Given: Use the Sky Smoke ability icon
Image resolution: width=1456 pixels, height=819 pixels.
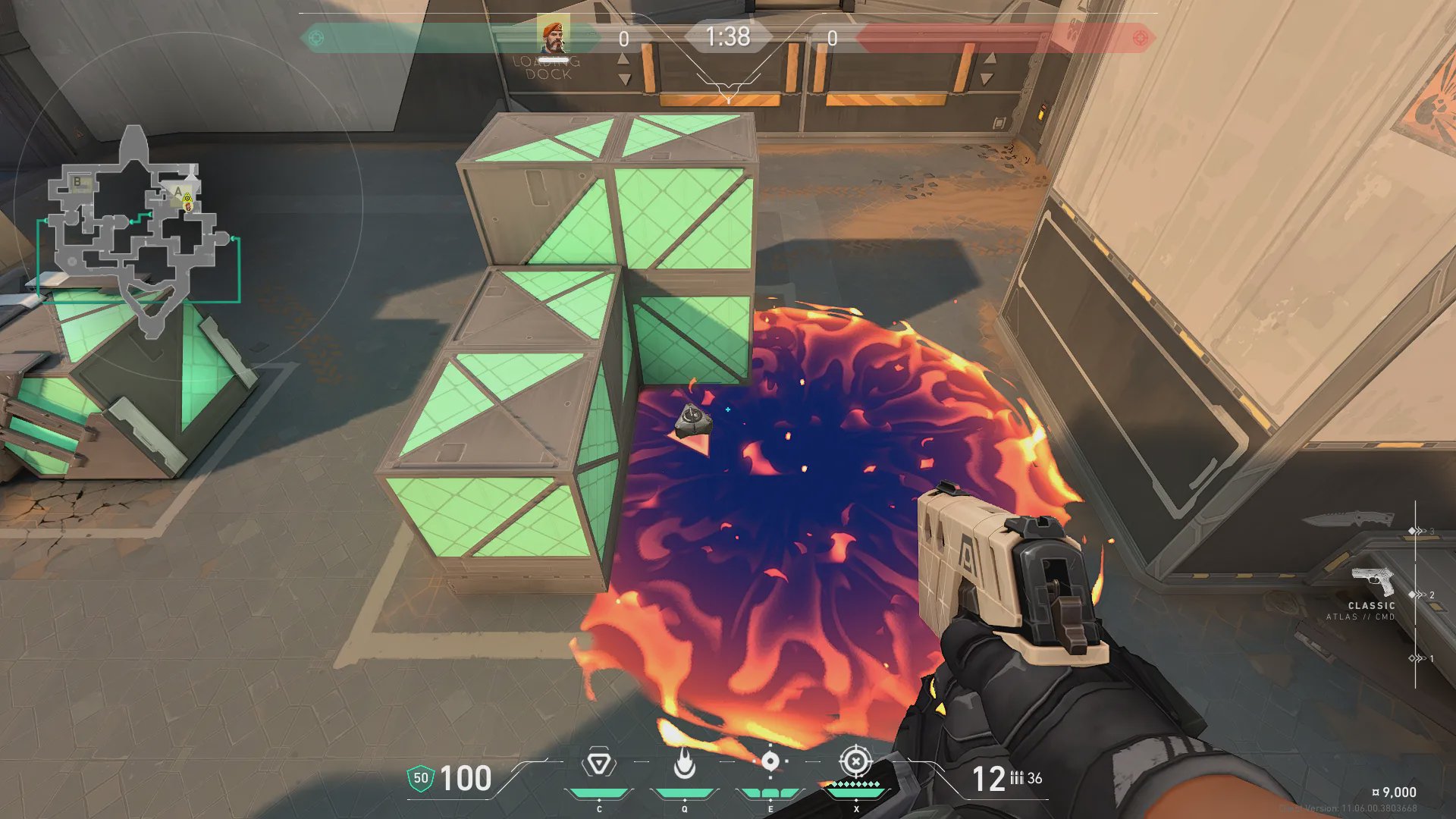Looking at the screenshot, I should click(770, 761).
